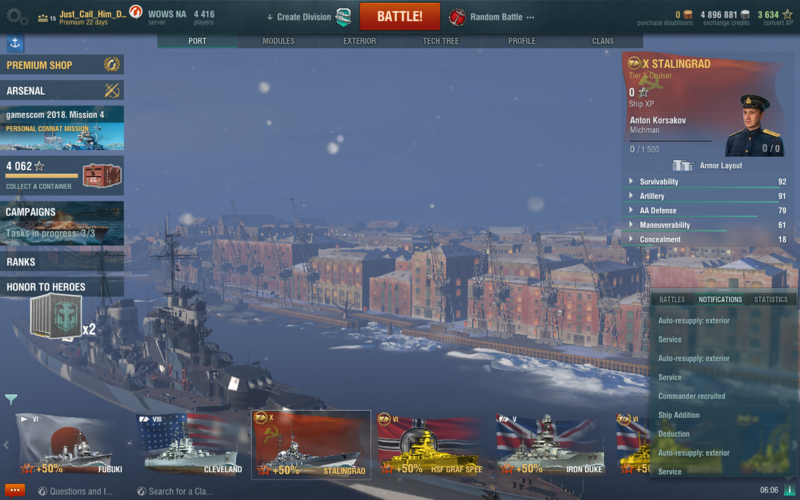Show the Profile tab

[521, 41]
